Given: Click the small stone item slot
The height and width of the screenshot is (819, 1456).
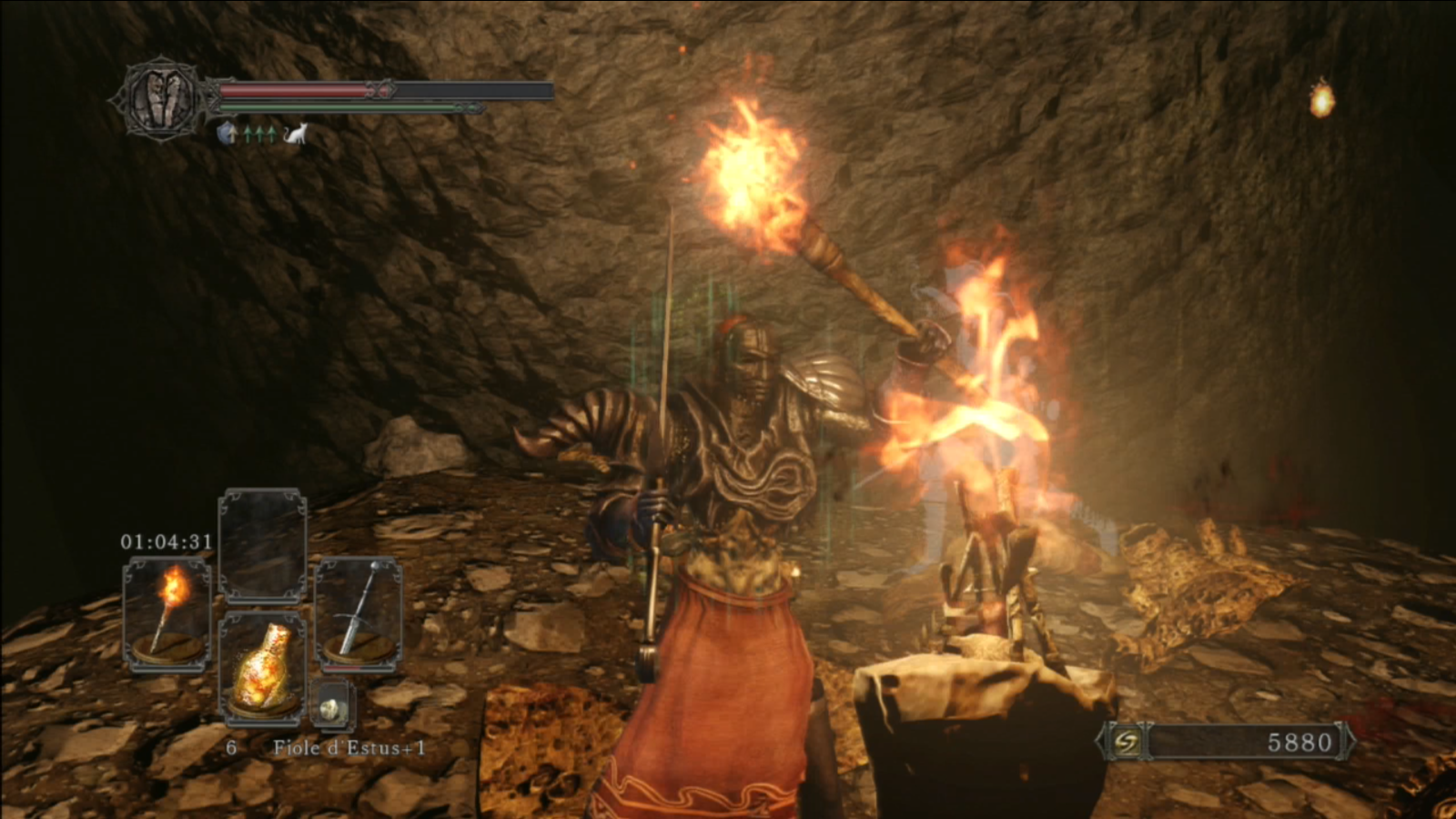Looking at the screenshot, I should [x=331, y=708].
